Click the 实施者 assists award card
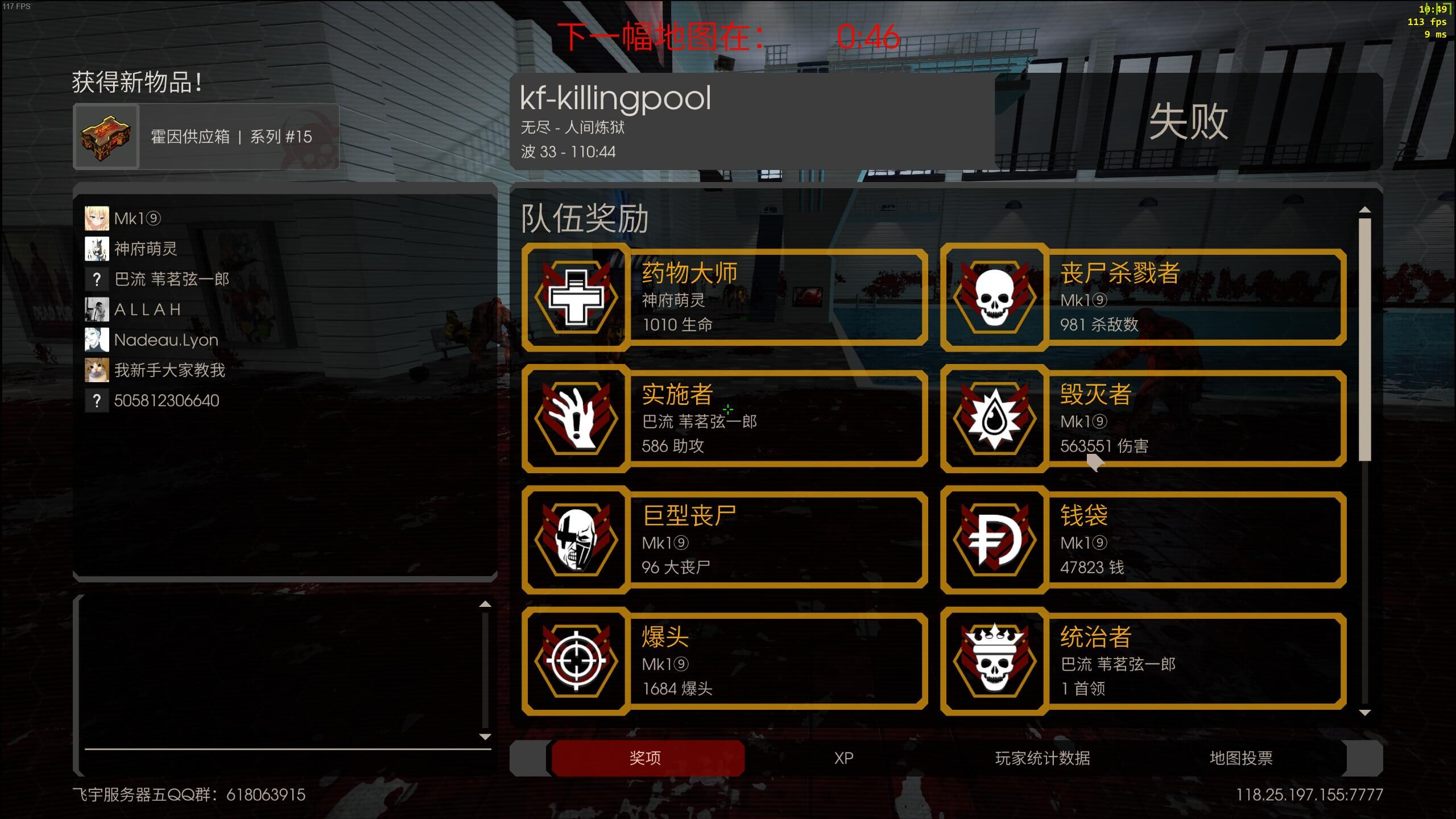The image size is (1456, 819). (725, 419)
